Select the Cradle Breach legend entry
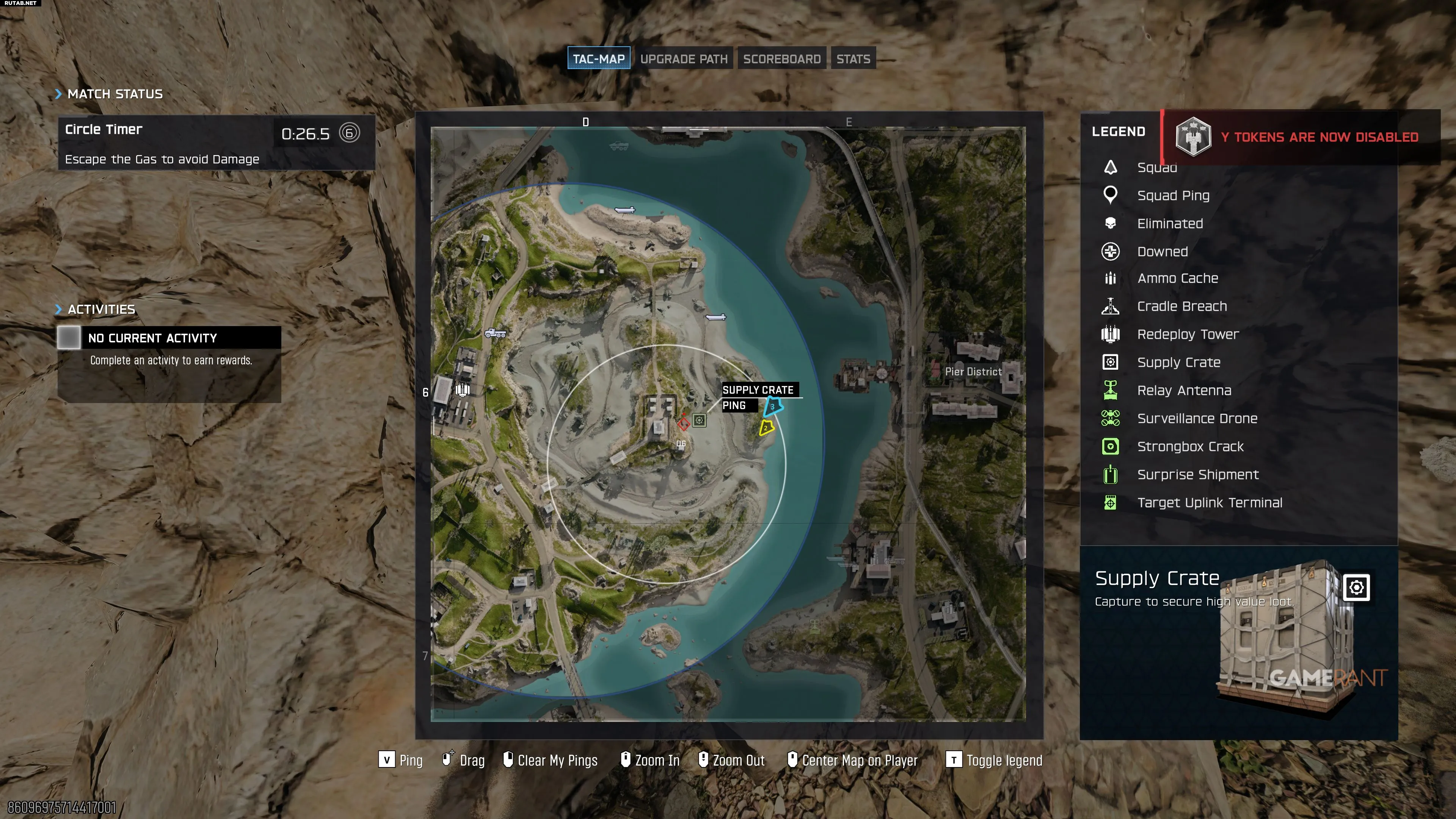The width and height of the screenshot is (1456, 819). point(1181,306)
